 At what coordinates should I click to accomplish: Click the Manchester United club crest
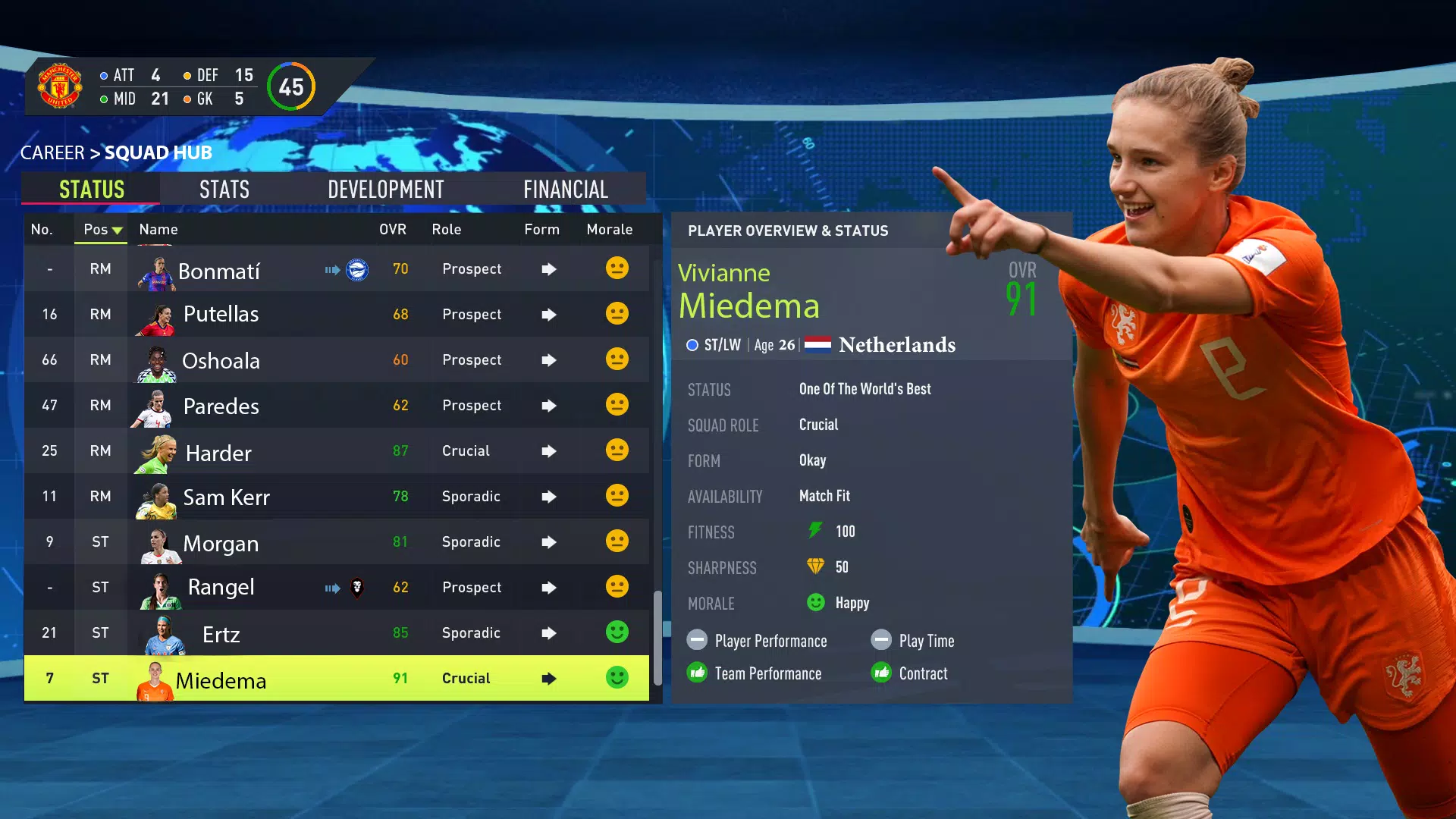[x=60, y=86]
